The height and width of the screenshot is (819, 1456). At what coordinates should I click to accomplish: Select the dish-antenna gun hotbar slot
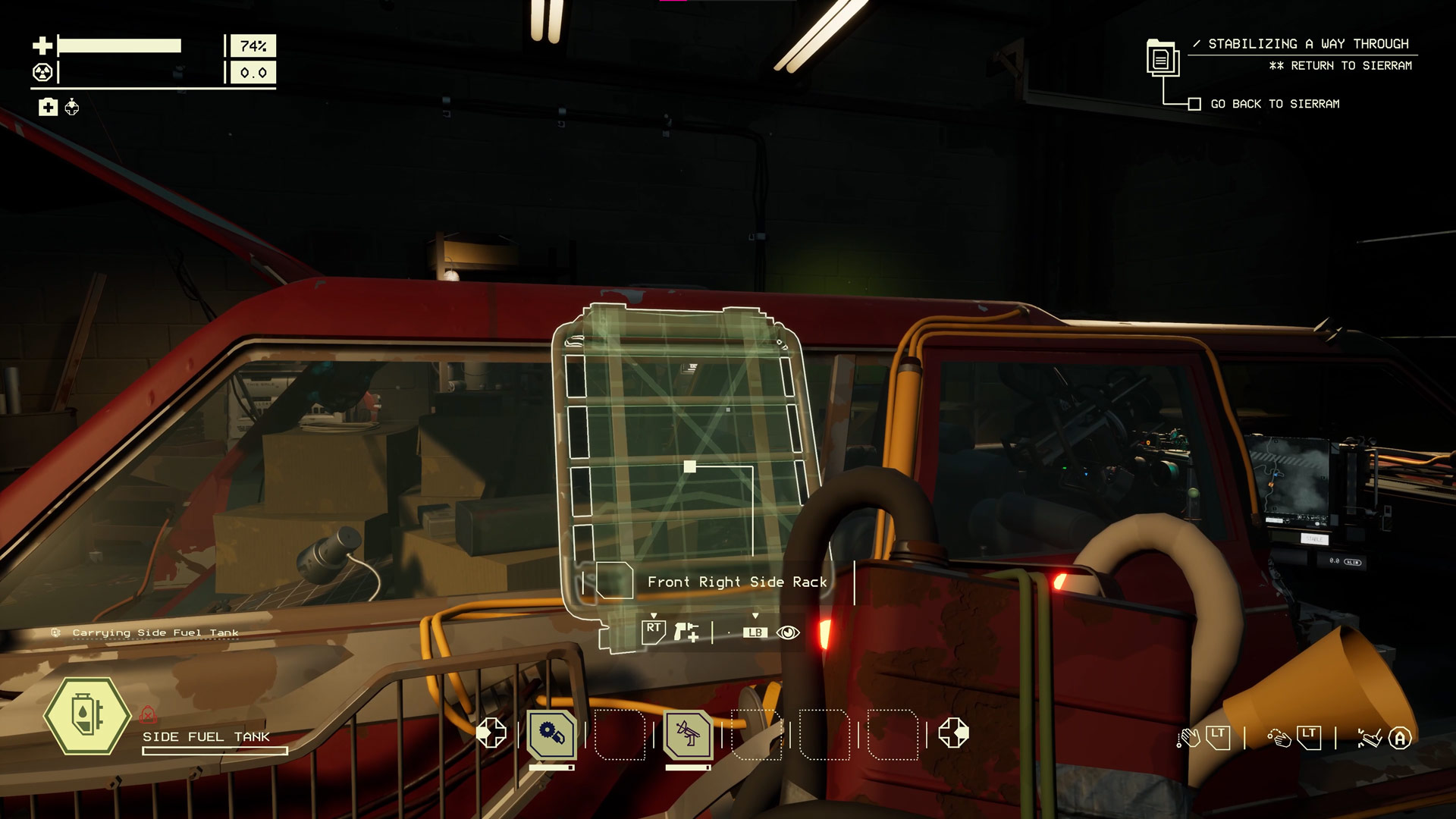(687, 733)
